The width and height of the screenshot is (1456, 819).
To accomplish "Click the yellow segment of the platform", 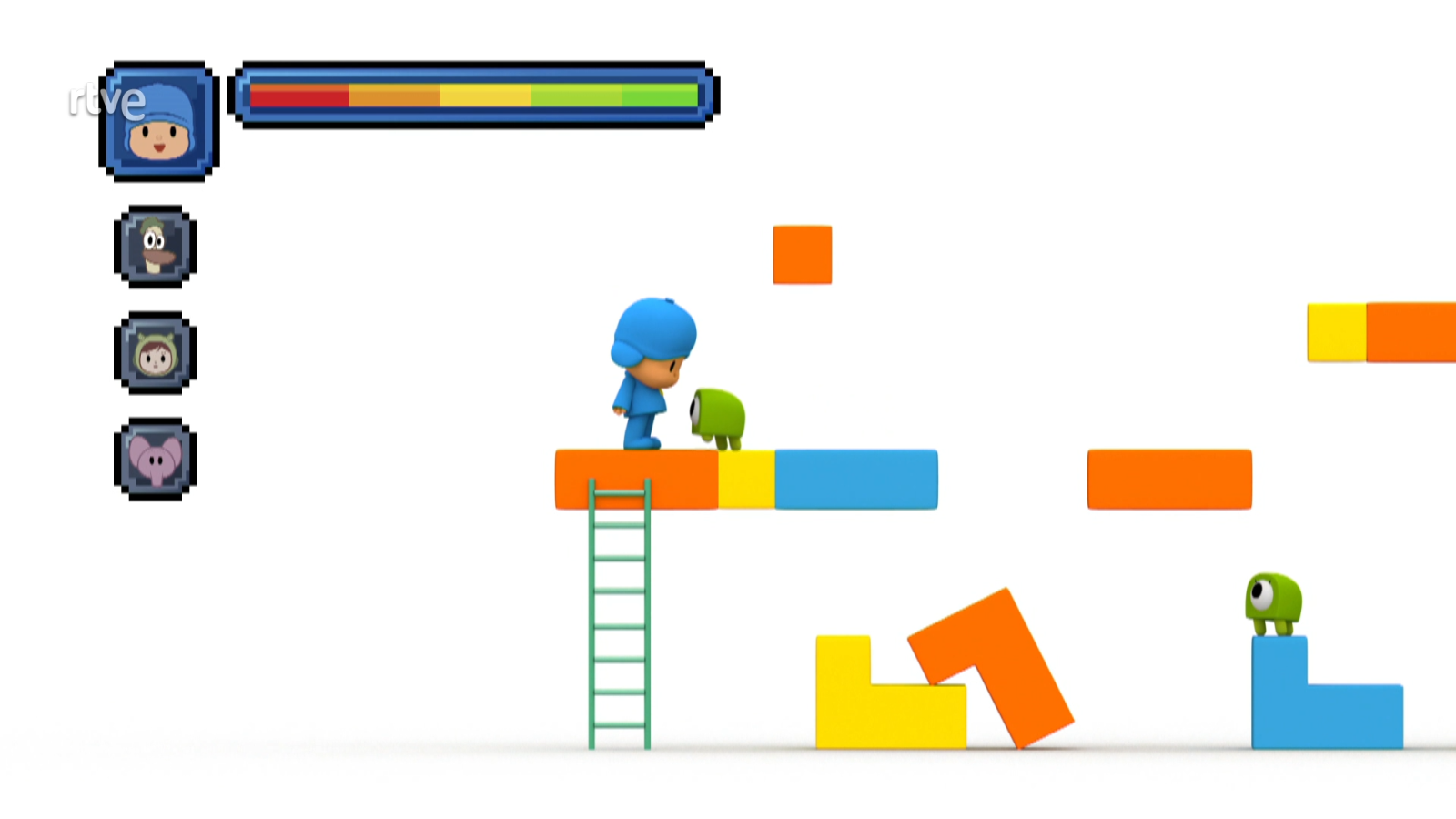I will point(746,477).
